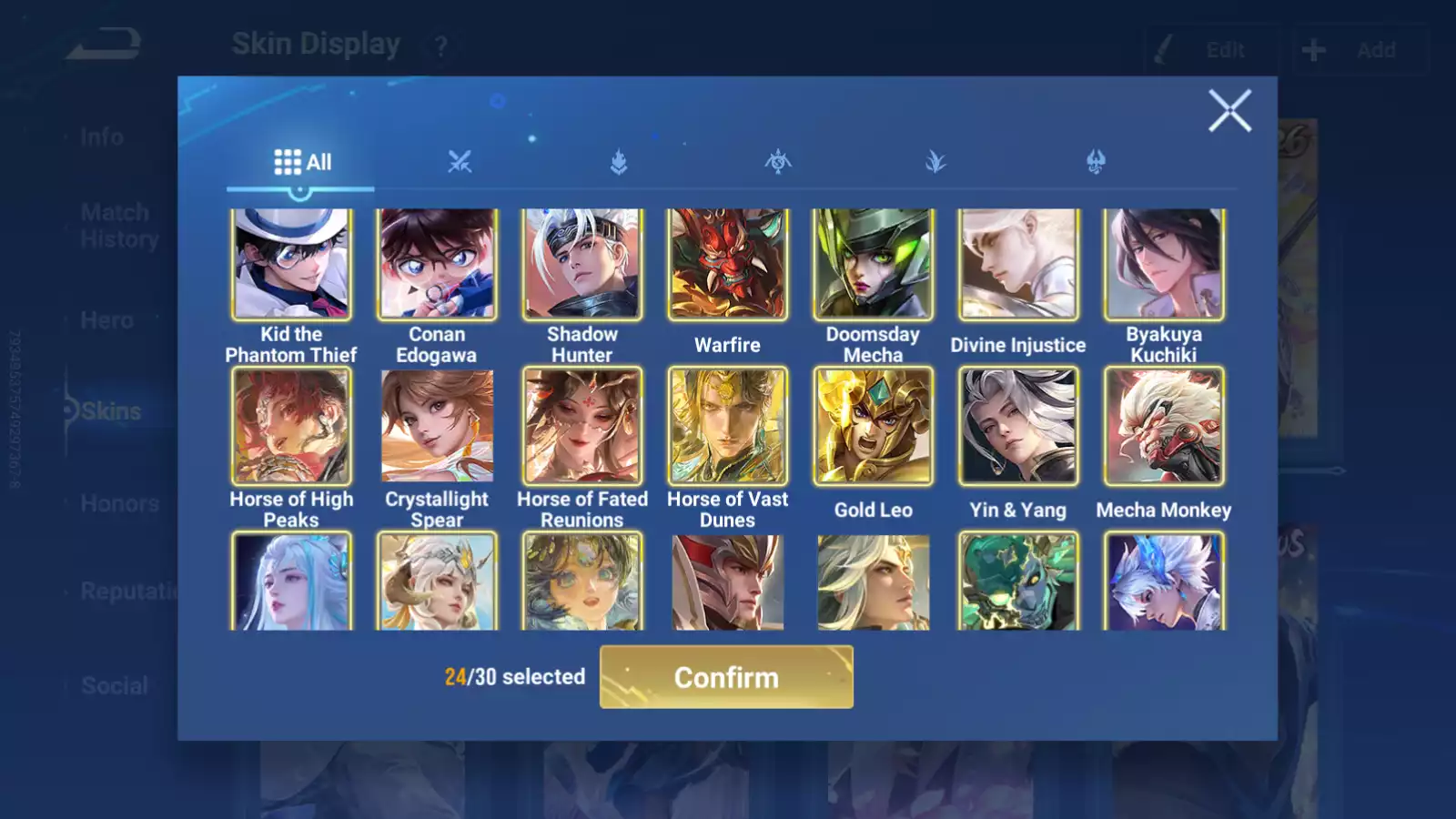Select the Yin & Yang skin
This screenshot has height=819, width=1456.
tap(1018, 426)
